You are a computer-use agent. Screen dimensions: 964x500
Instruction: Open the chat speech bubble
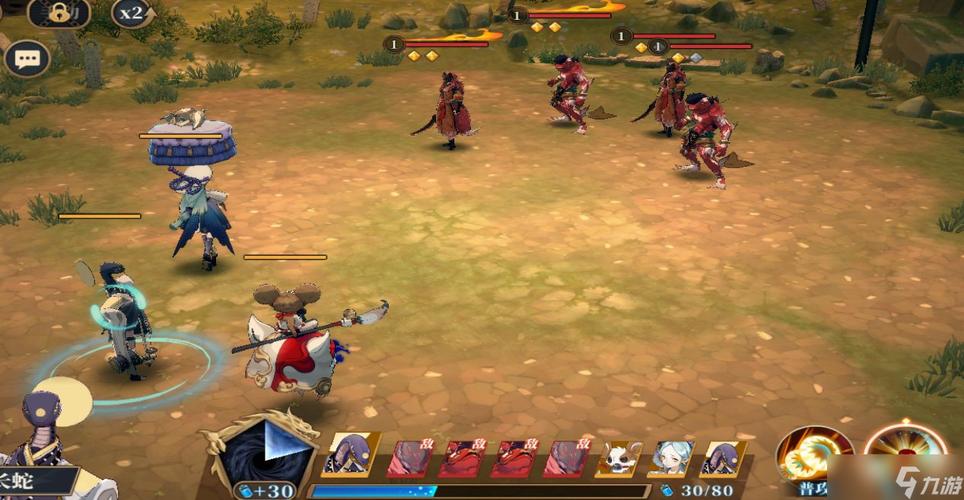click(x=26, y=58)
